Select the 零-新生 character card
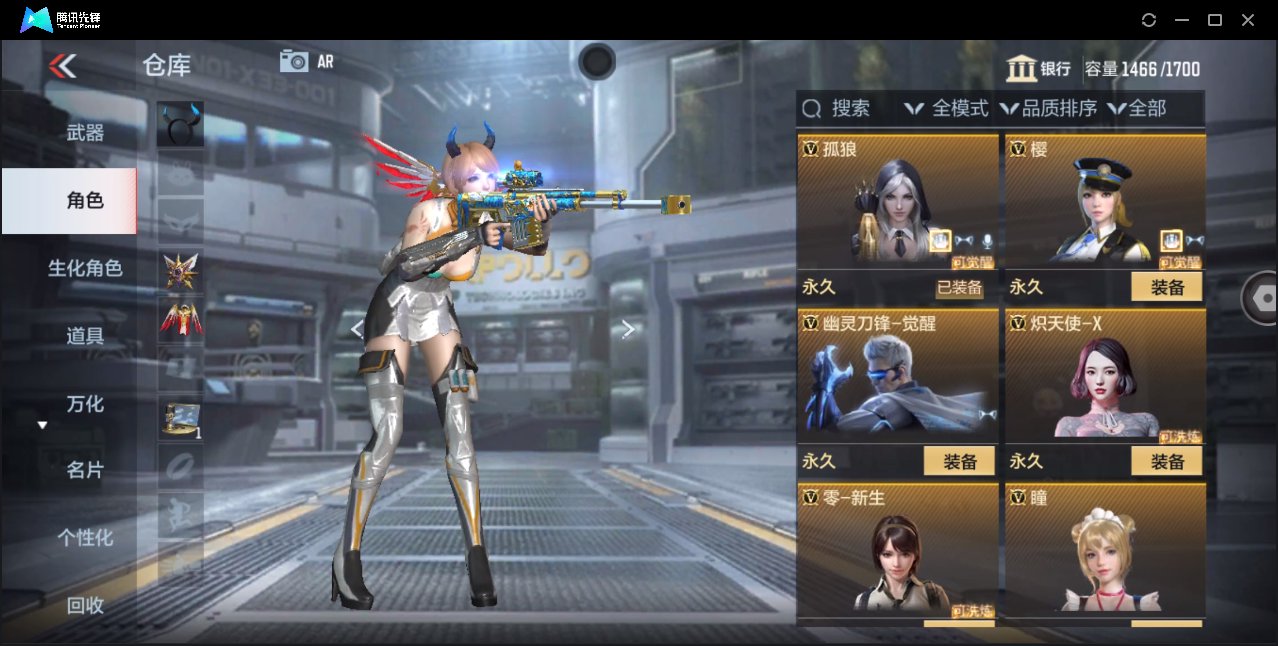 point(897,549)
